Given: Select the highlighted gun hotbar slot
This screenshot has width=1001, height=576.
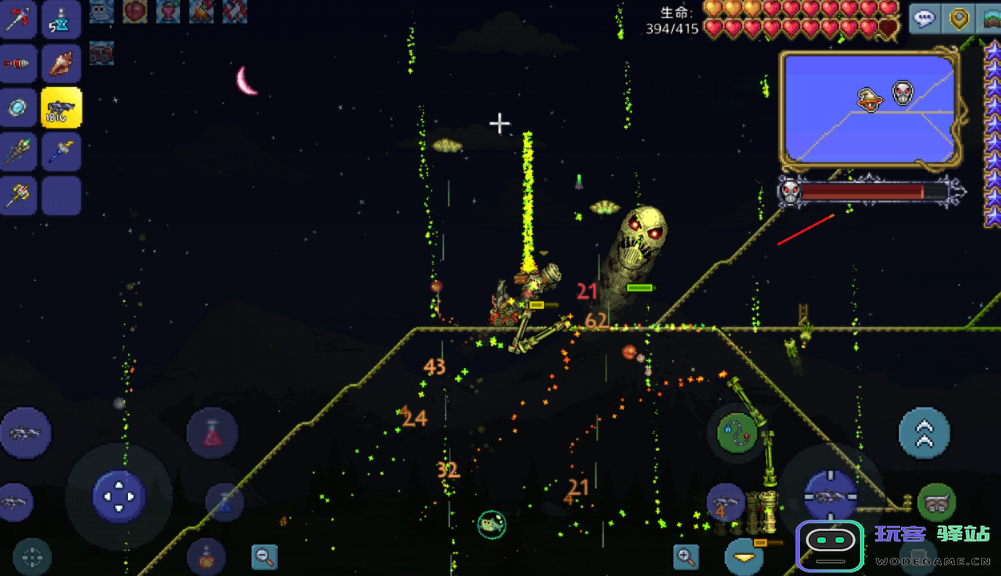Looking at the screenshot, I should [61, 108].
